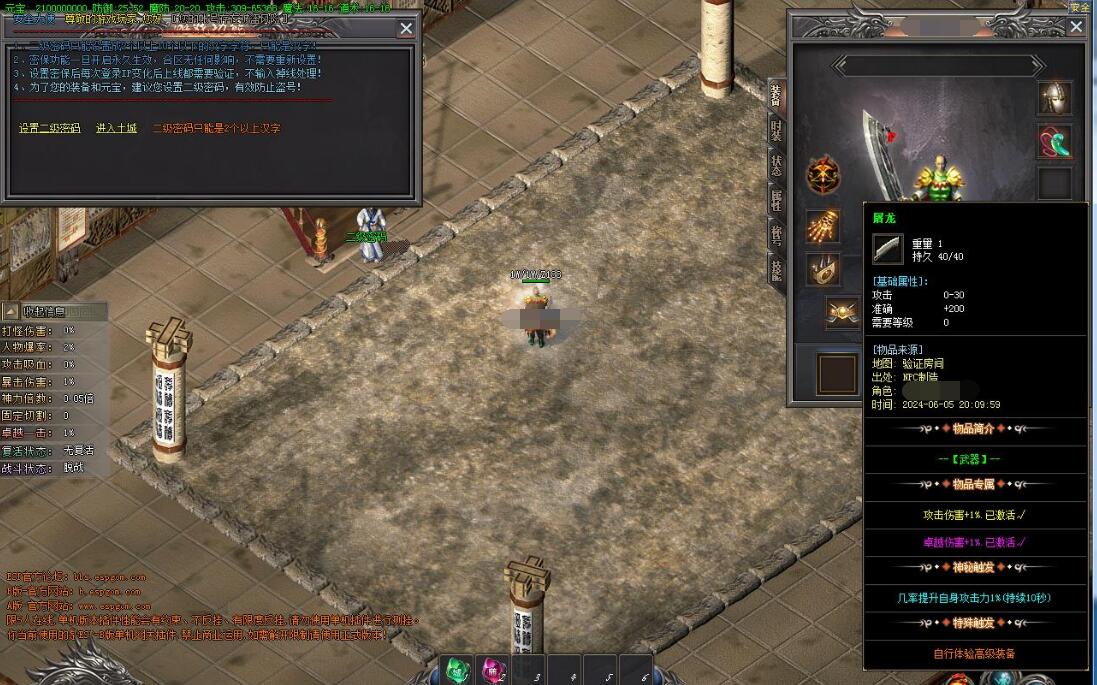Select the 进入土城 link
This screenshot has width=1097, height=685.
pos(116,129)
